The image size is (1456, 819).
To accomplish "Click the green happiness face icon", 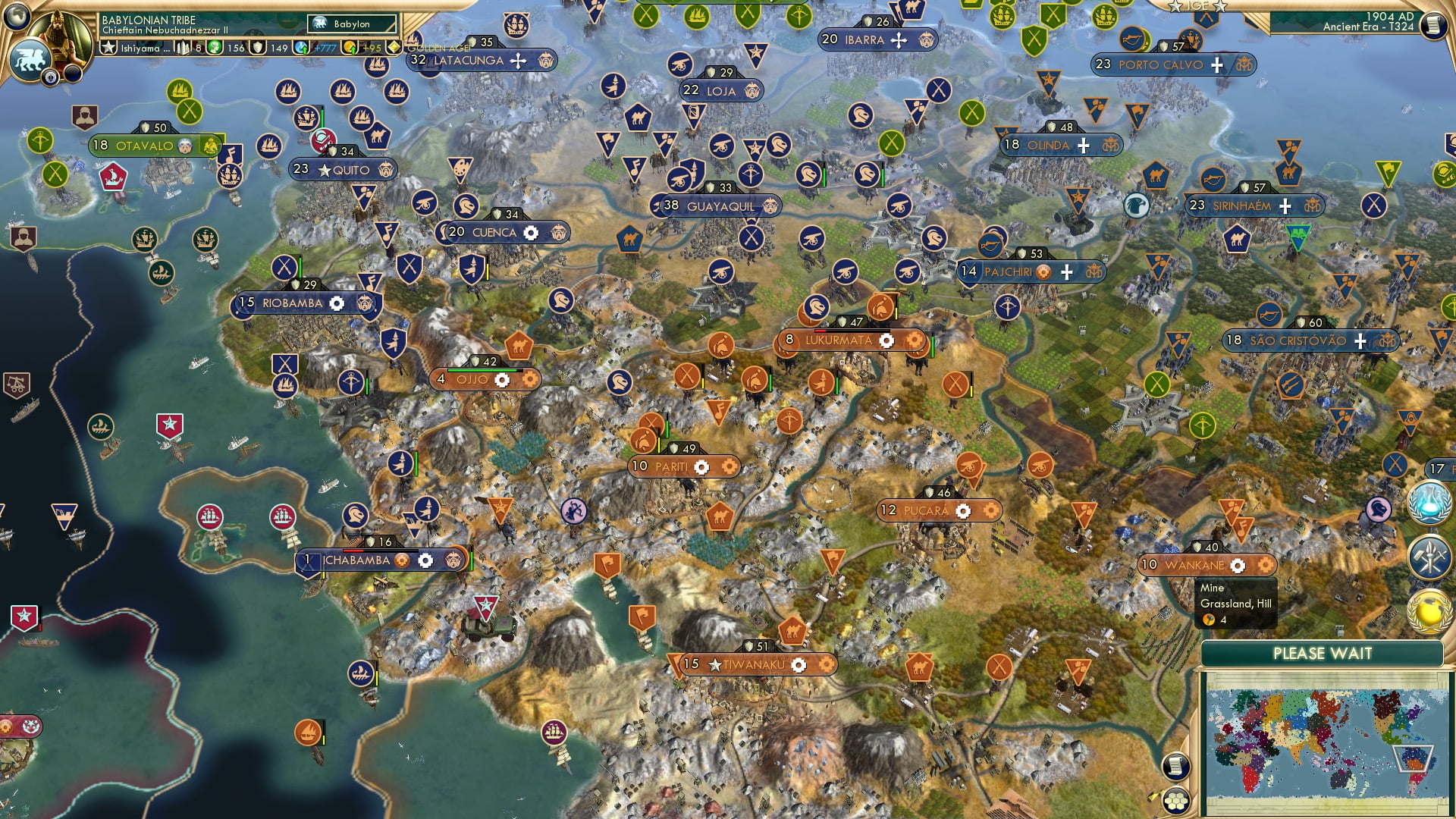I will click(x=215, y=48).
